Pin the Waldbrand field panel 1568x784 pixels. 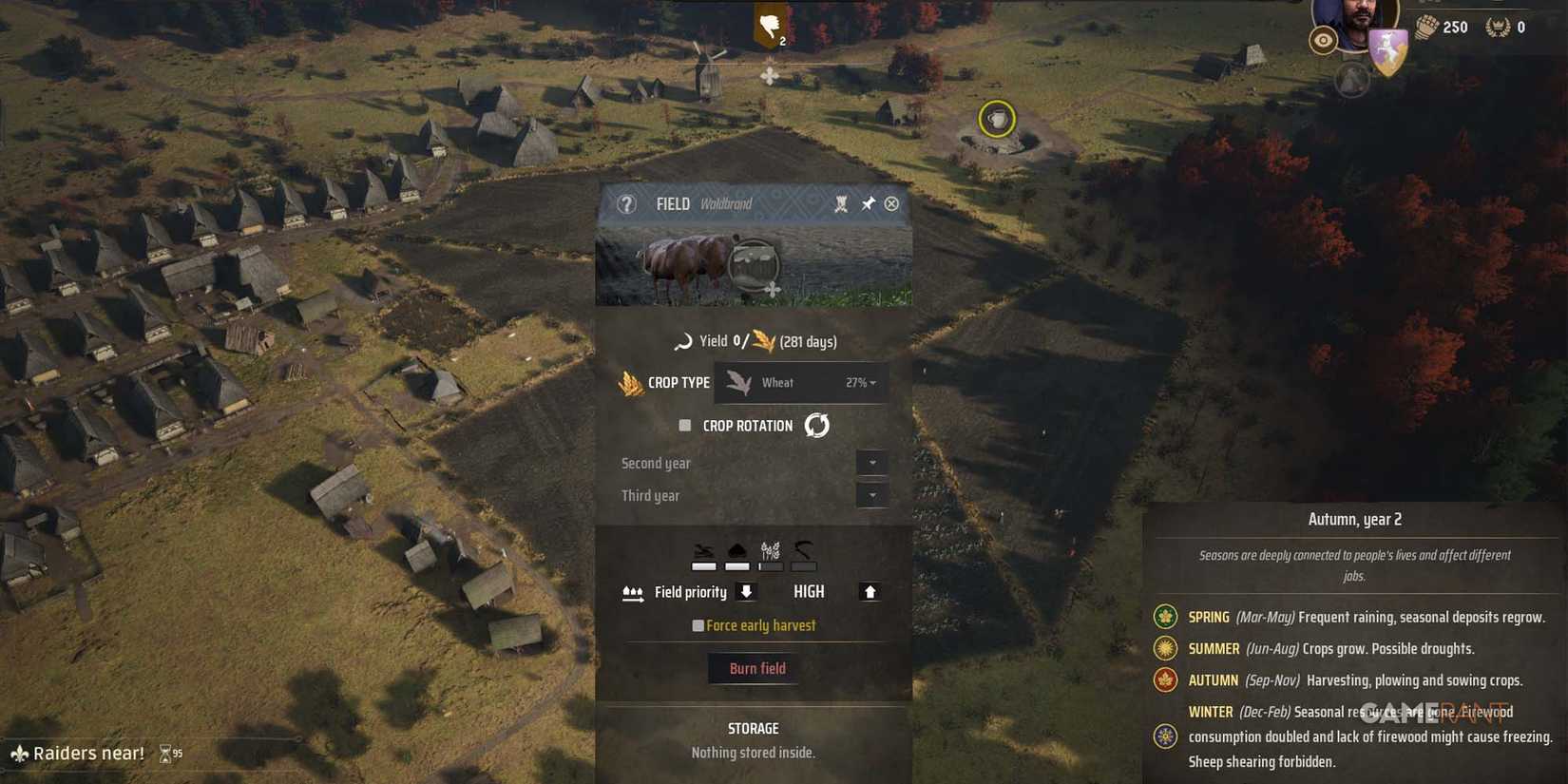pyautogui.click(x=867, y=202)
